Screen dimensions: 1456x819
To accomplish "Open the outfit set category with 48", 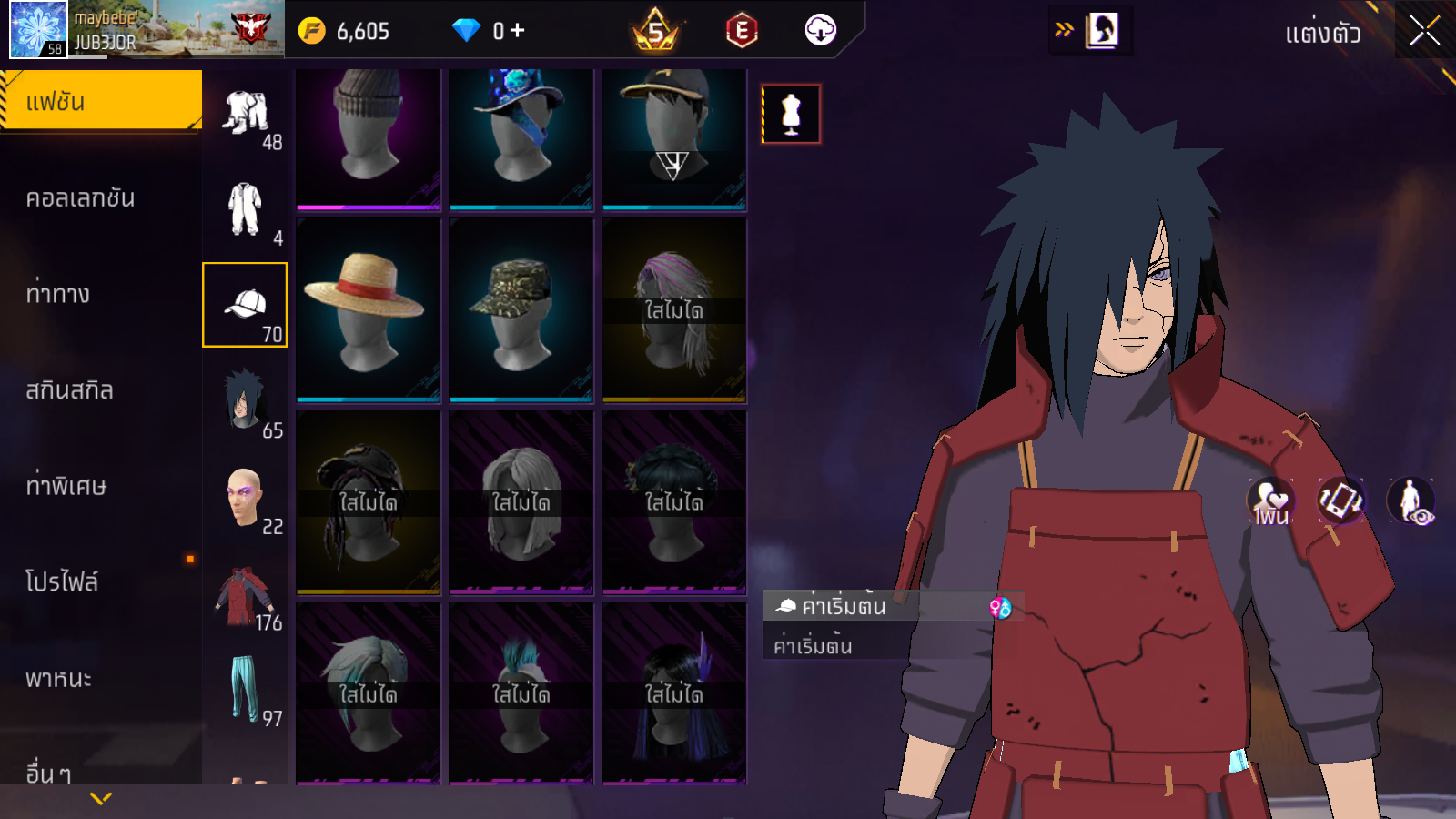I will [245, 116].
